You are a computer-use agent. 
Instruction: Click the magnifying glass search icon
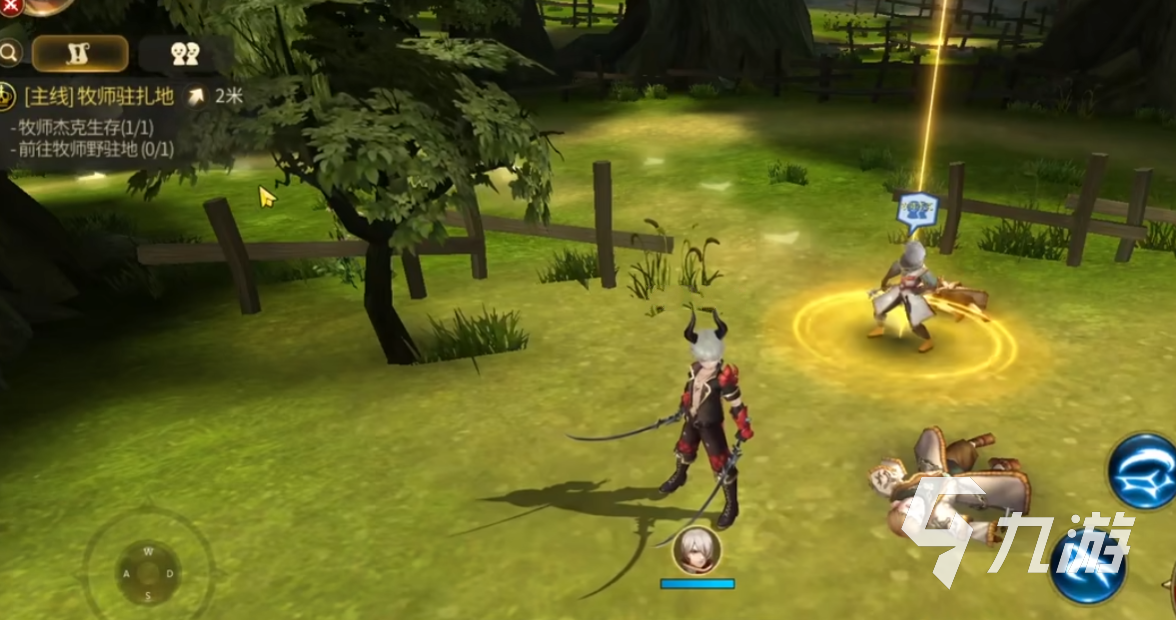[x=9, y=52]
